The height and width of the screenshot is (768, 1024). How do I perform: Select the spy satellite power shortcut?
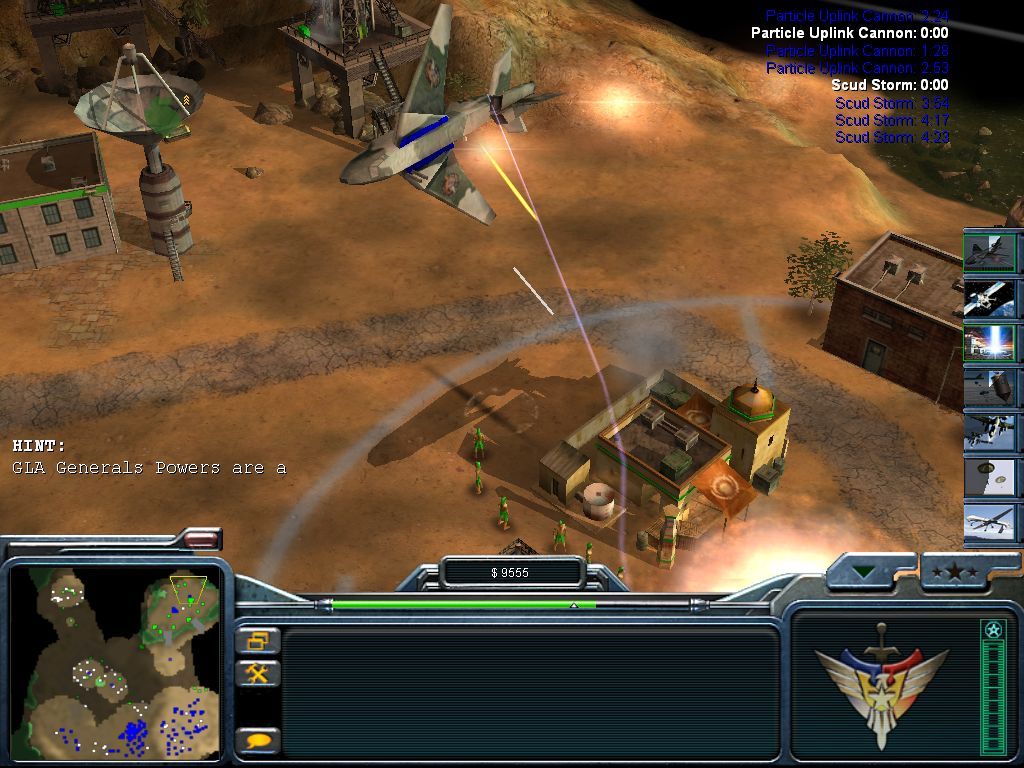point(990,297)
